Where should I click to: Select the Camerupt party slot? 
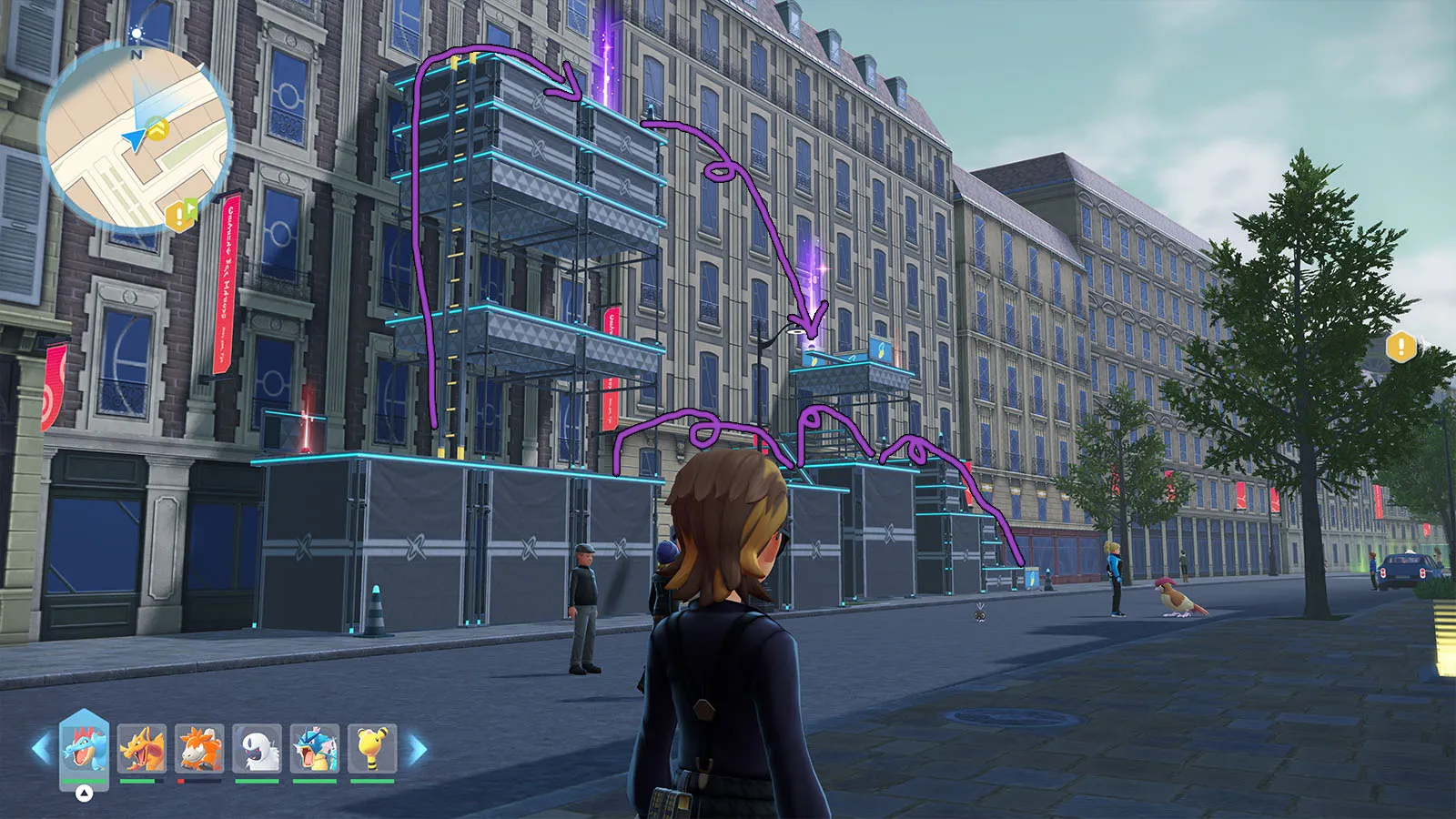click(x=199, y=748)
